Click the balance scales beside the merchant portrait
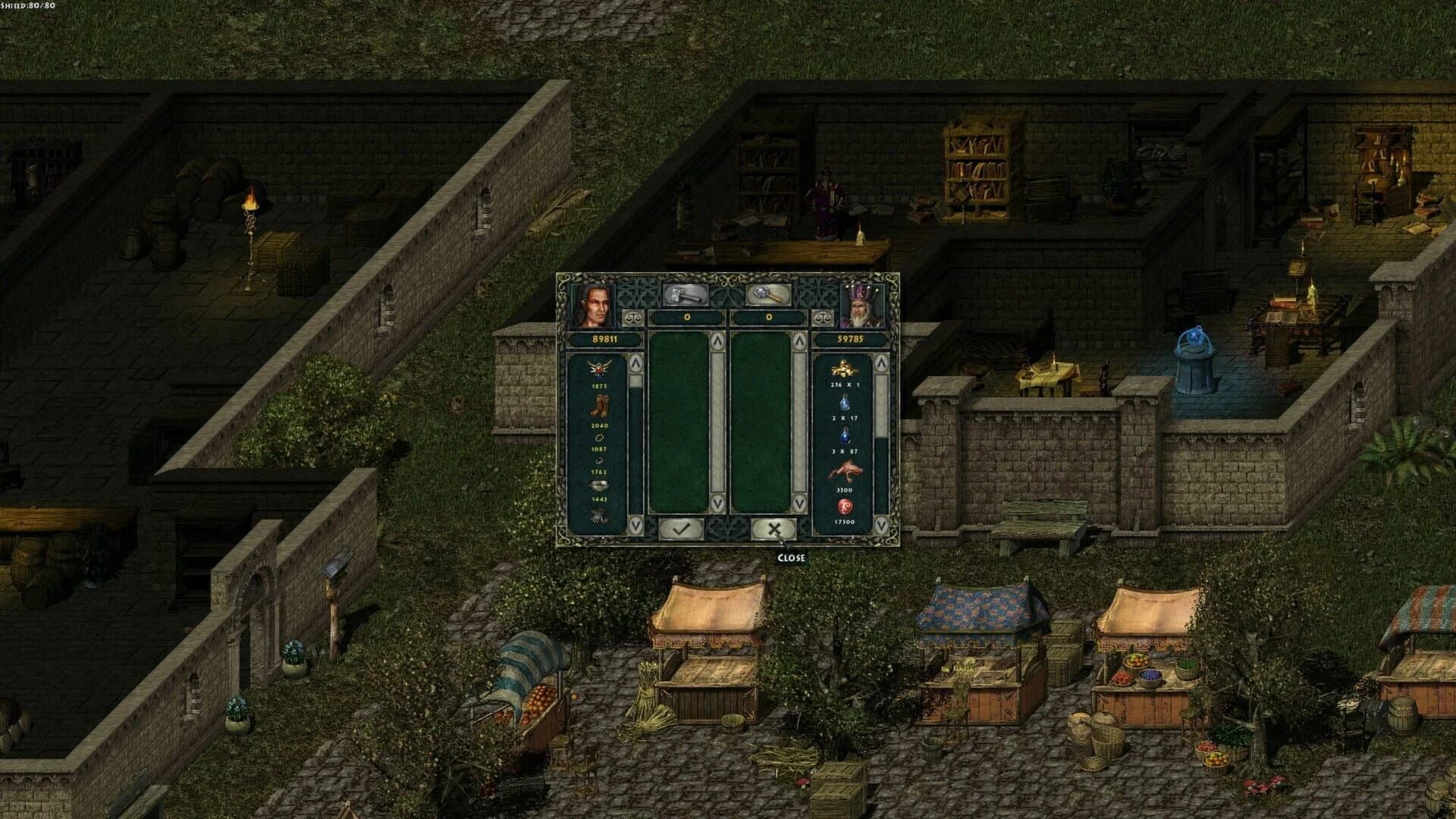Image resolution: width=1456 pixels, height=819 pixels. [x=824, y=317]
